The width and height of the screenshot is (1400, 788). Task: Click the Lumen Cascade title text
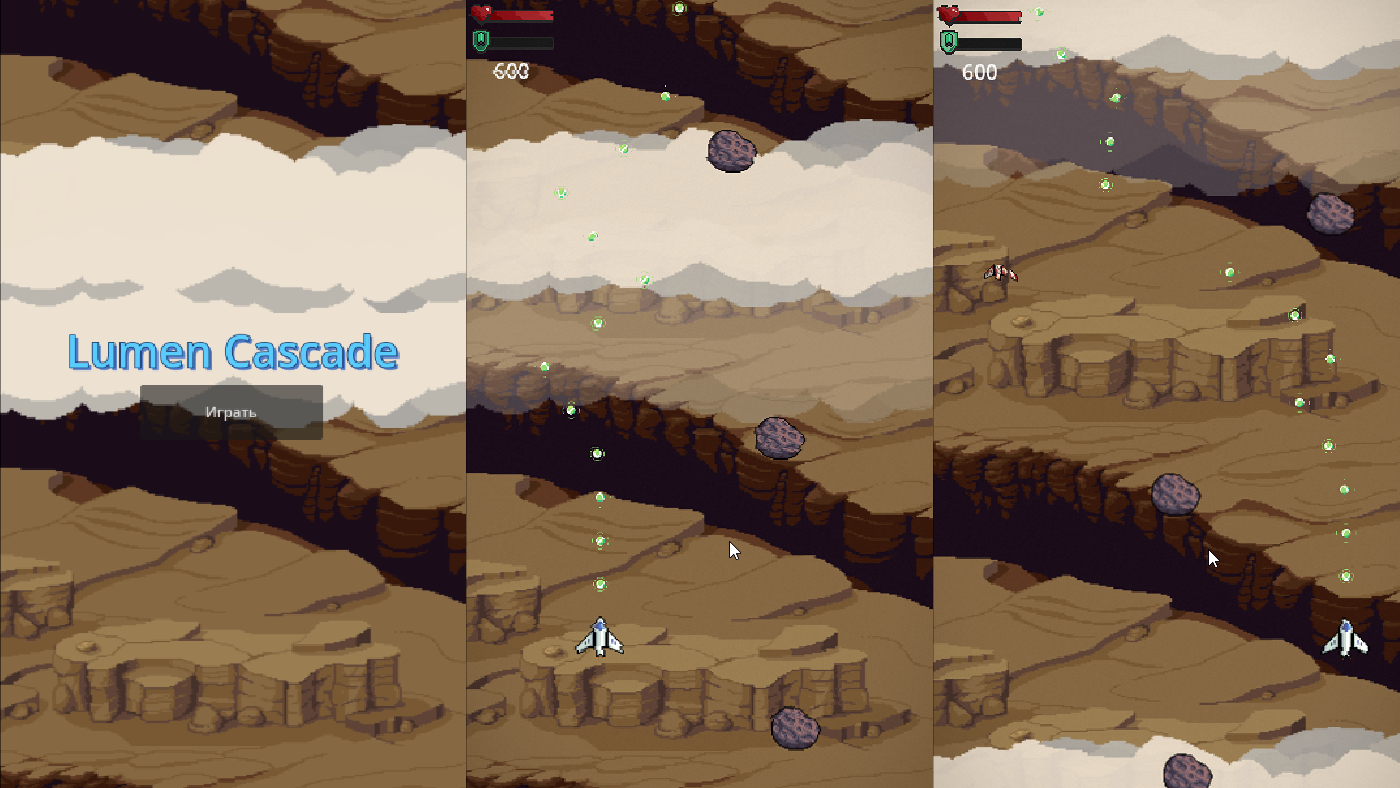(x=232, y=352)
